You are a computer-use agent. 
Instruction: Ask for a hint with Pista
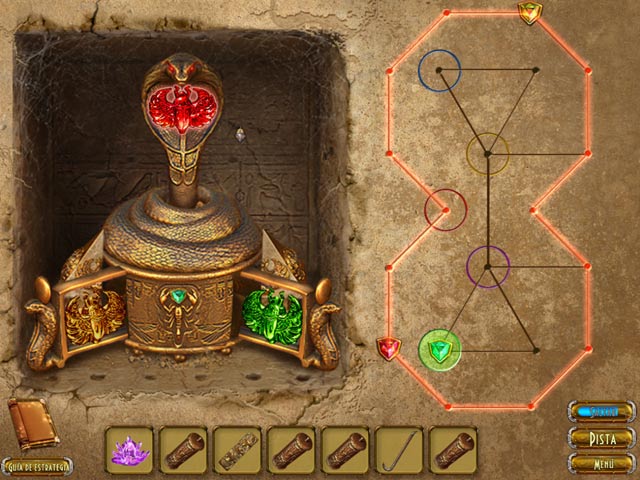click(x=601, y=438)
